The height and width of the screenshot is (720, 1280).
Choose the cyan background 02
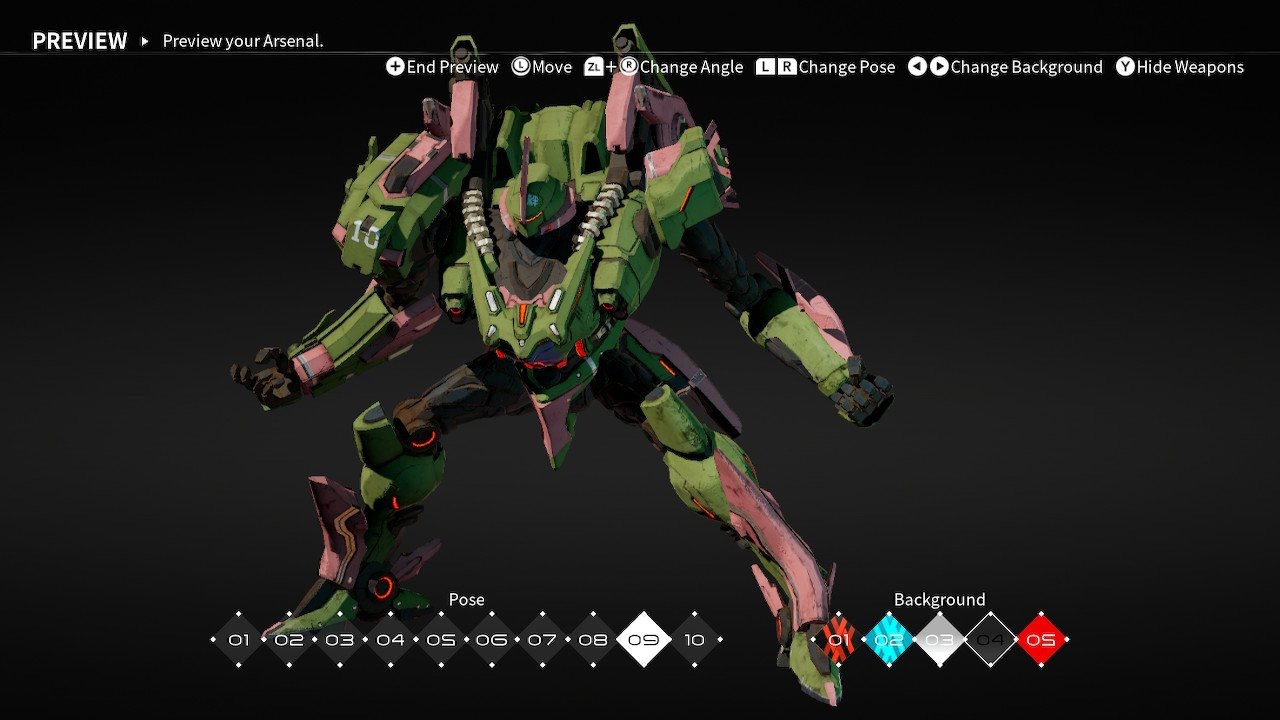click(x=889, y=640)
